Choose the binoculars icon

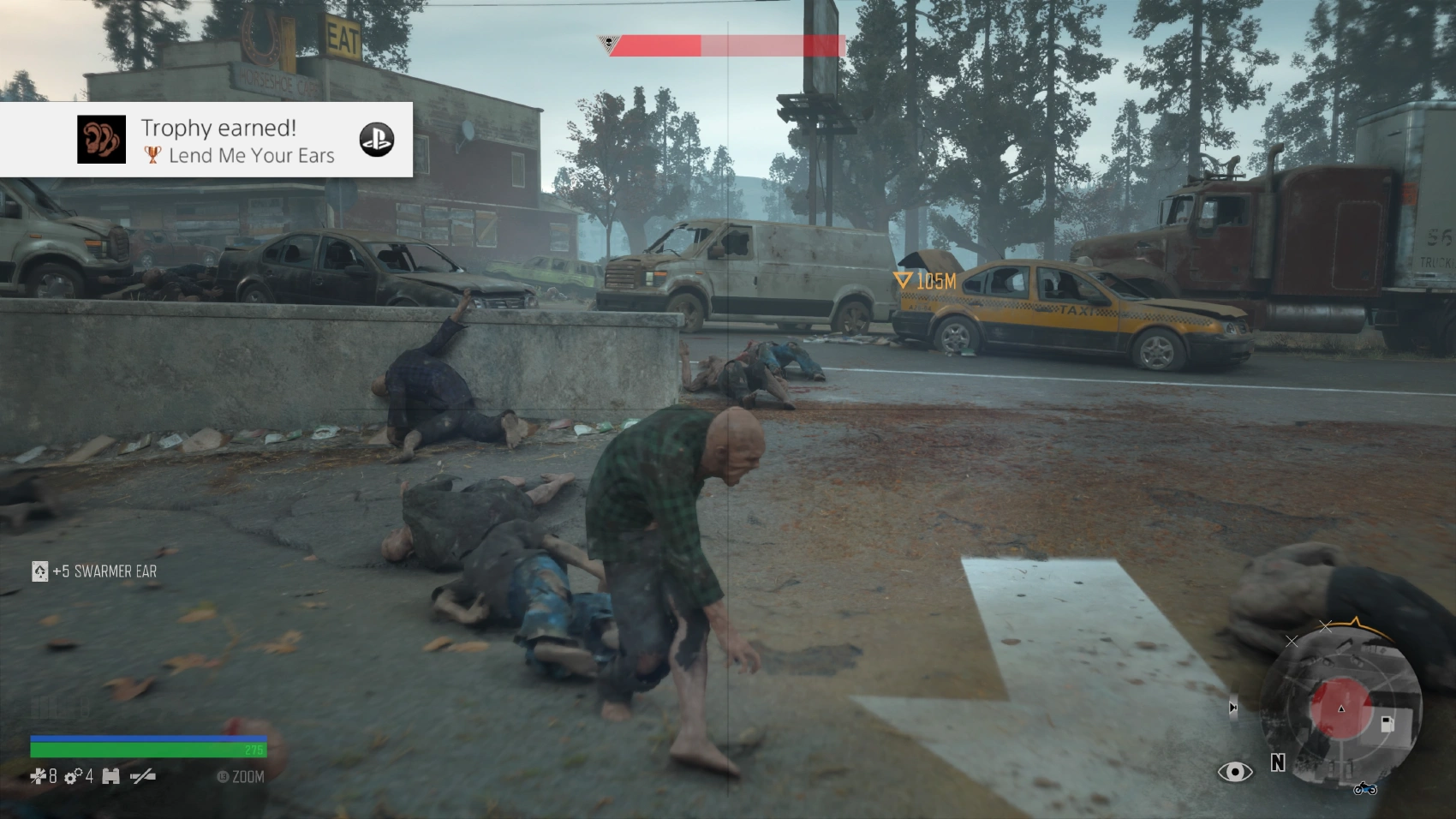click(110, 776)
